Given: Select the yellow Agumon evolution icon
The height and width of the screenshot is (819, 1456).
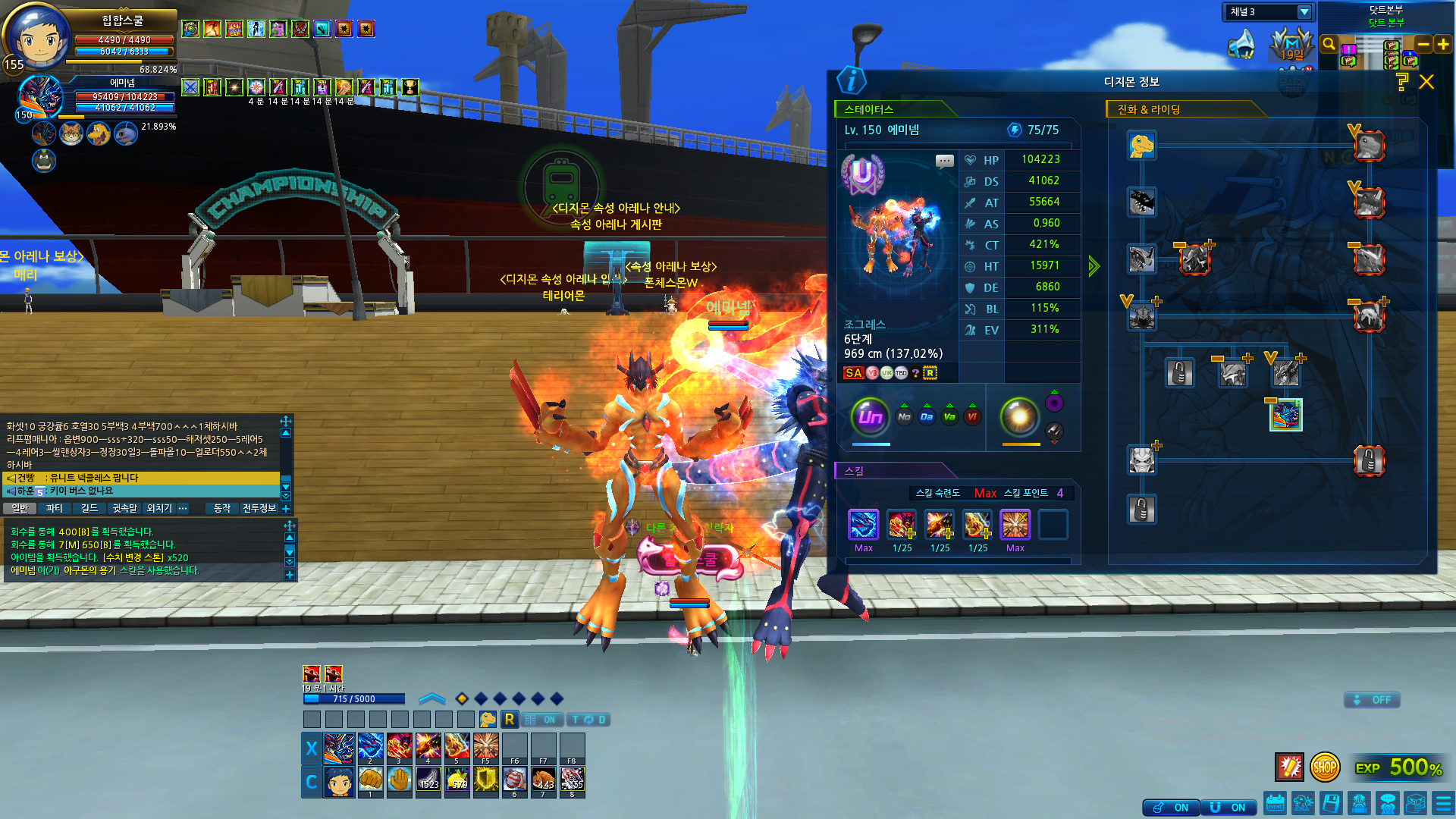Looking at the screenshot, I should (x=1141, y=146).
